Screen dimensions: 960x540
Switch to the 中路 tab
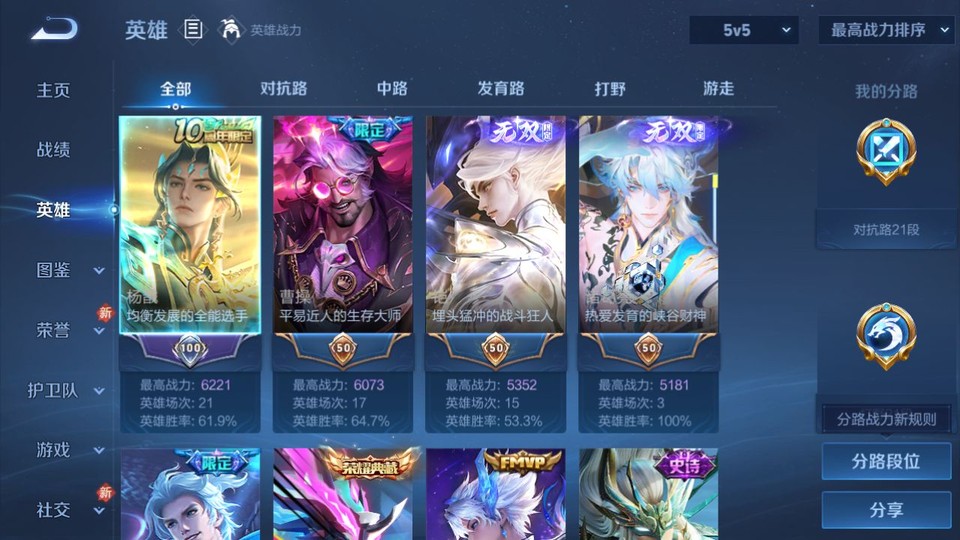click(x=392, y=88)
